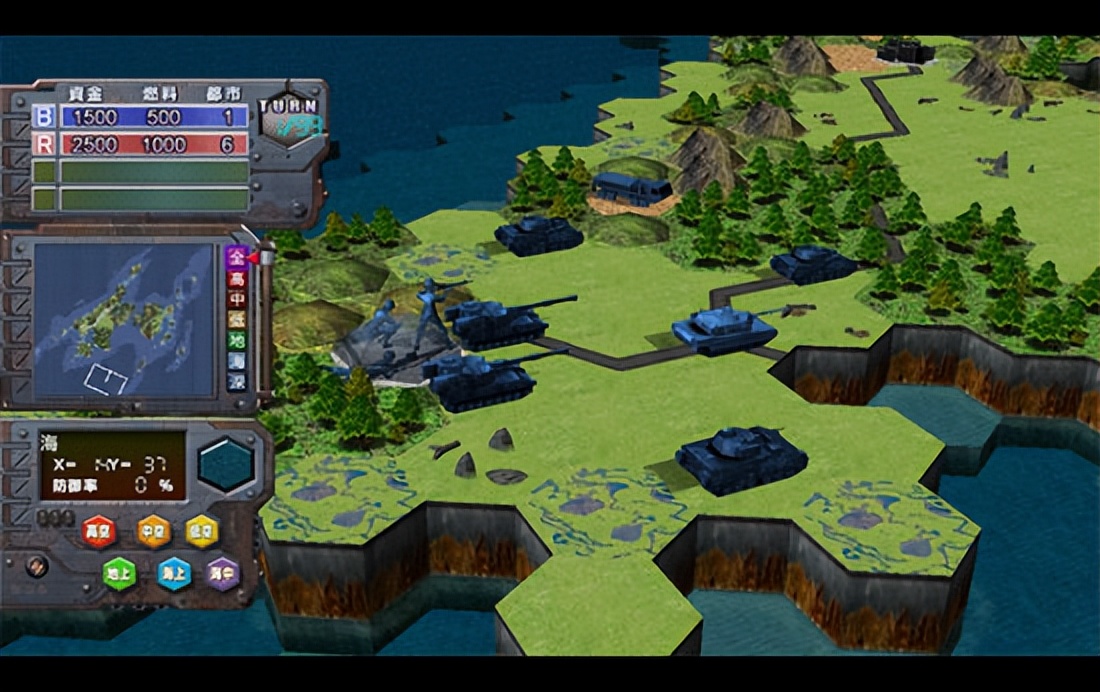Toggle the tan layer filter beside minimap
The image size is (1100, 692).
point(237,319)
